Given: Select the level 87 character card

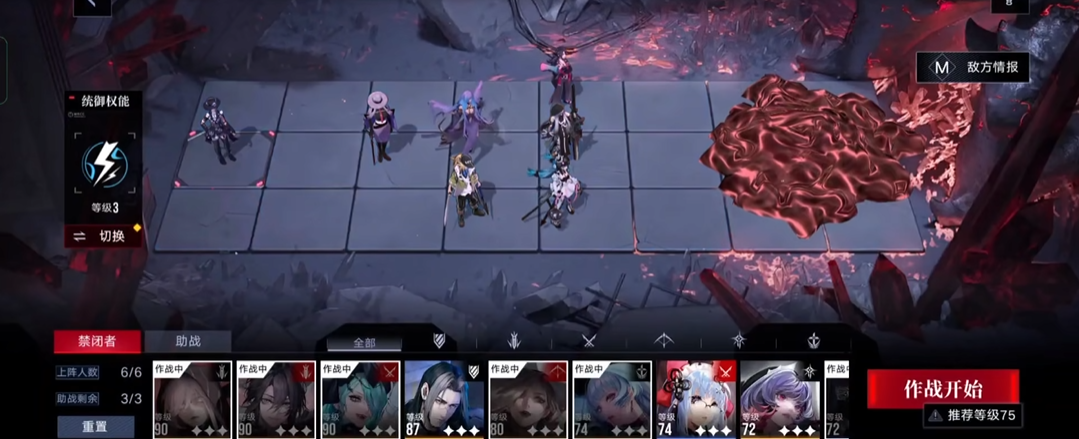Looking at the screenshot, I should point(444,400).
